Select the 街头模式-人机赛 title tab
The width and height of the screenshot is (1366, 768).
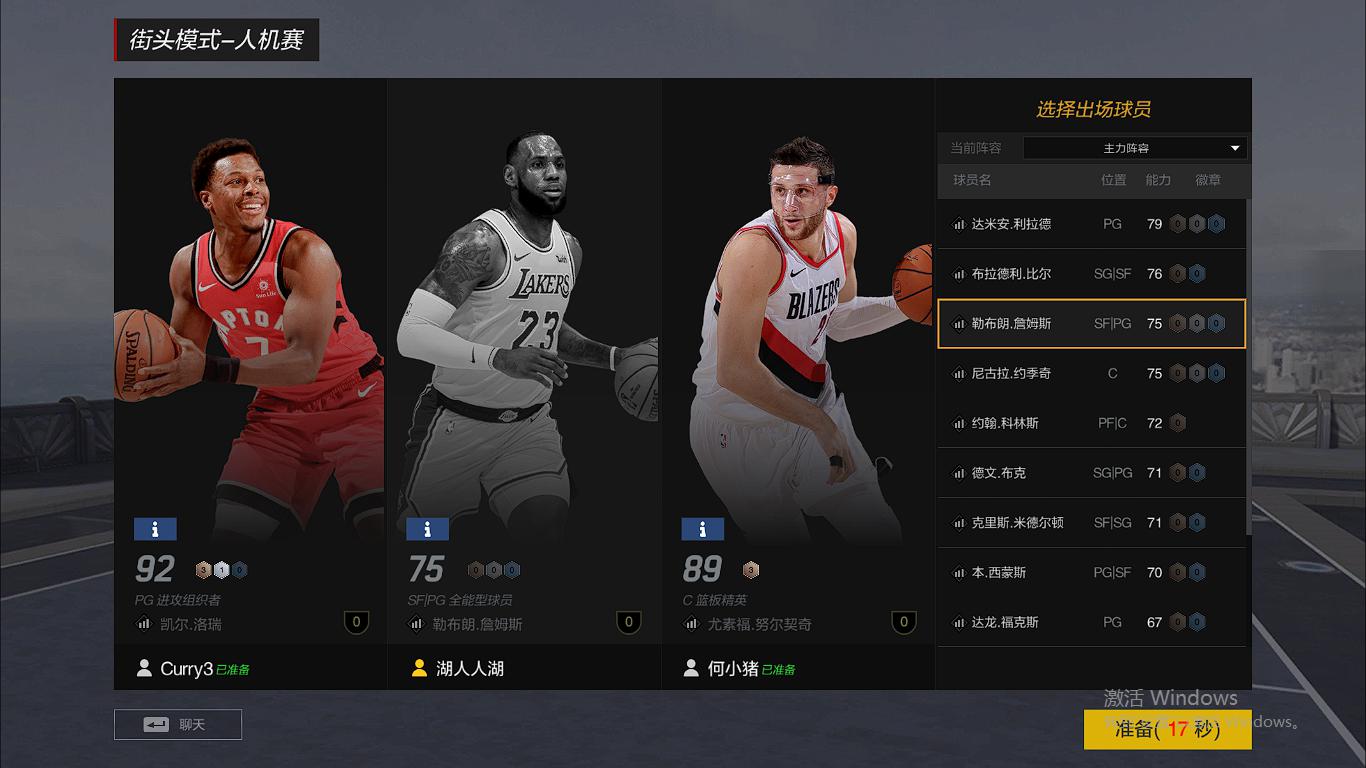pyautogui.click(x=216, y=41)
